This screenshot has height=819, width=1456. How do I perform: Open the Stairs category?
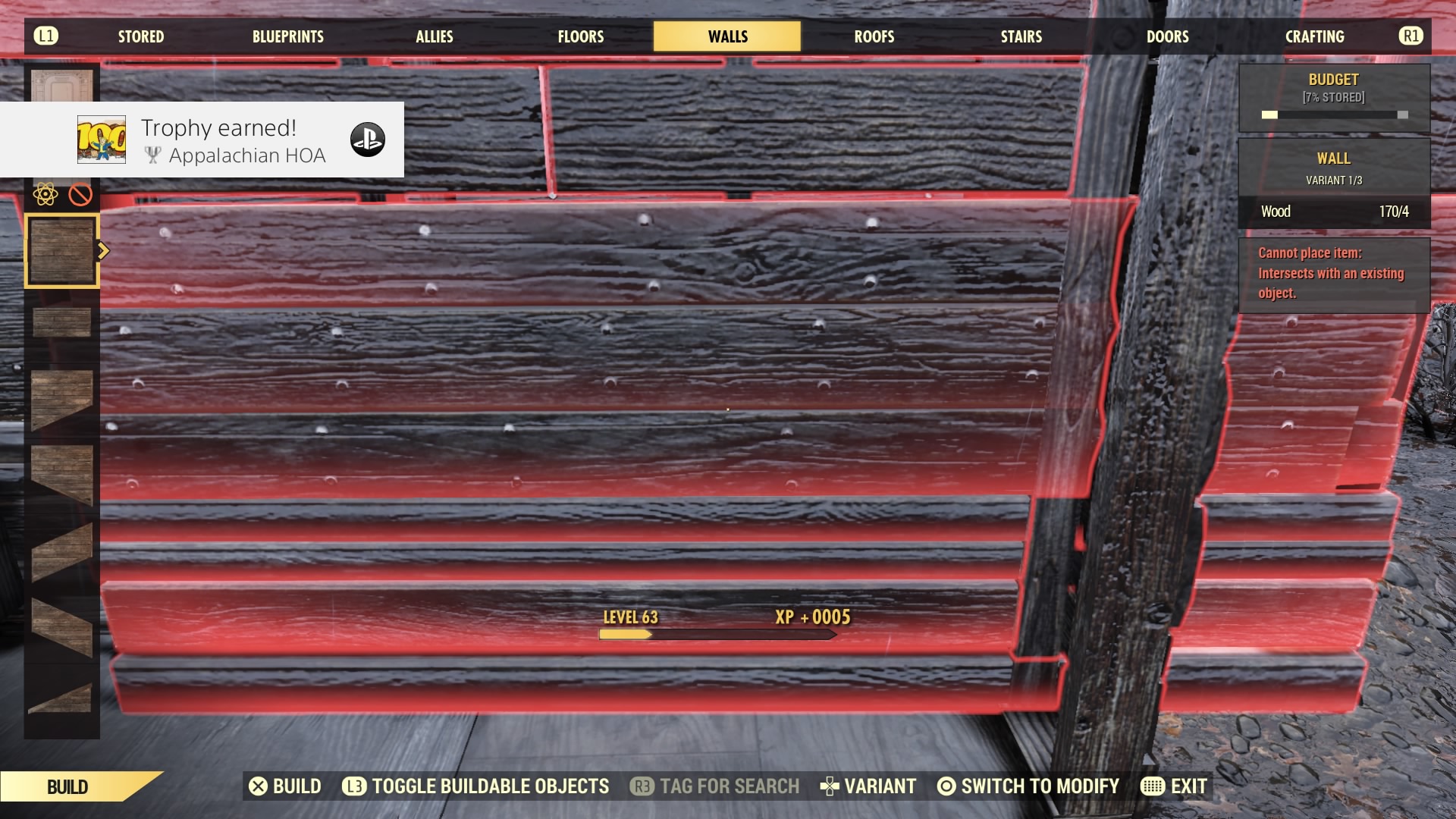click(1021, 36)
